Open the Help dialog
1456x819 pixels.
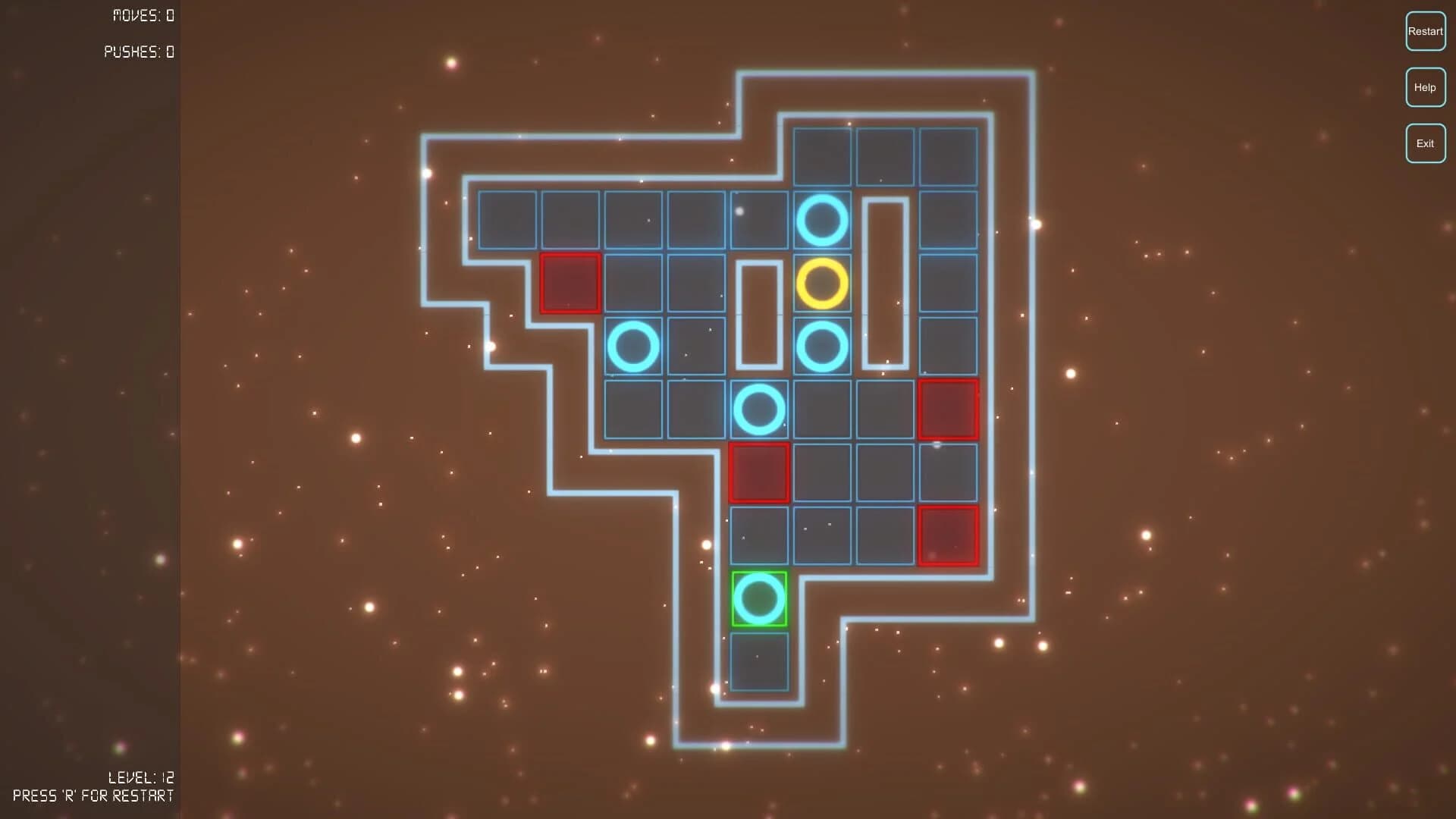coord(1425,86)
